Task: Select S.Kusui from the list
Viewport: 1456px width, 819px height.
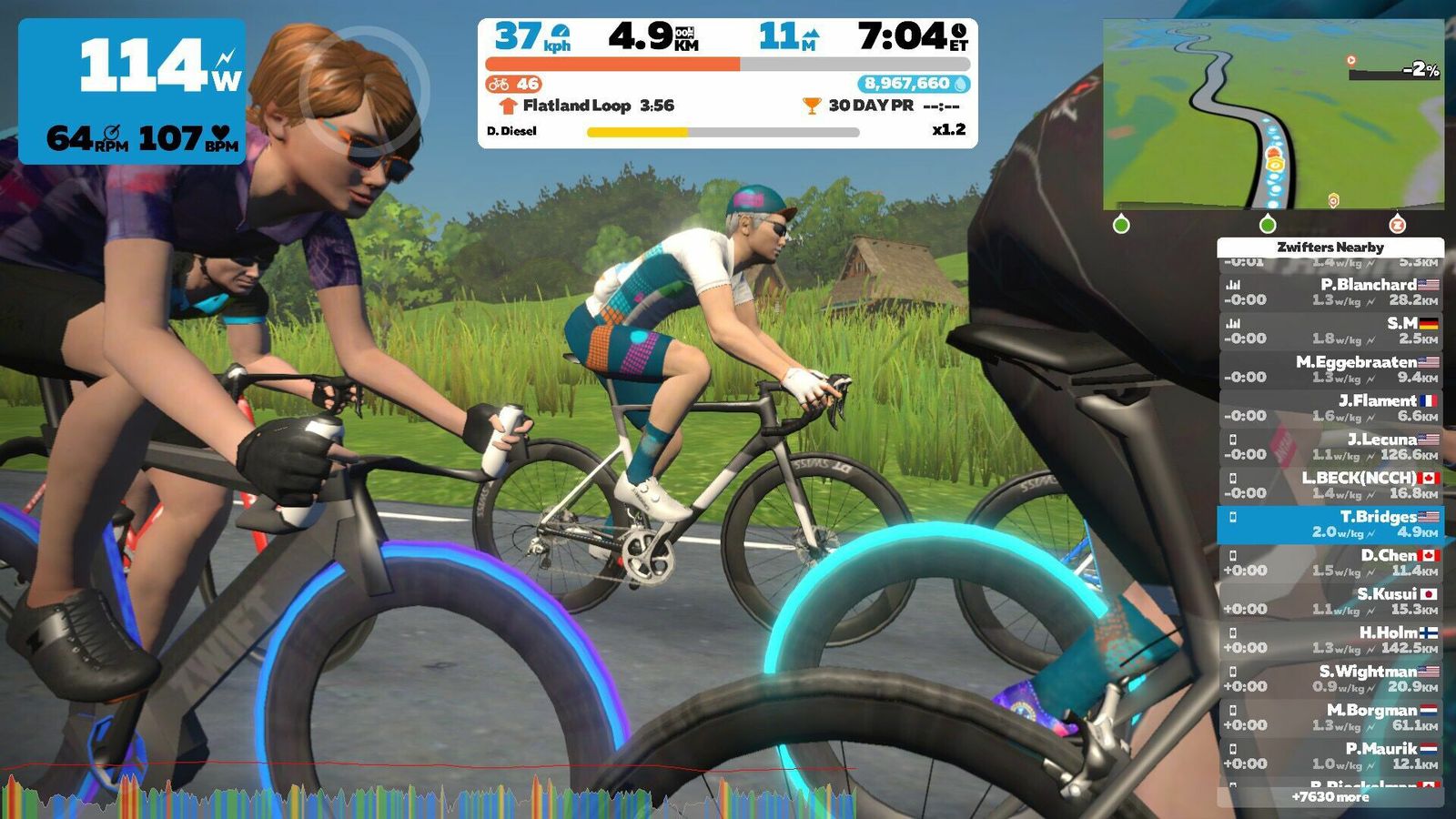Action: pos(1330,602)
